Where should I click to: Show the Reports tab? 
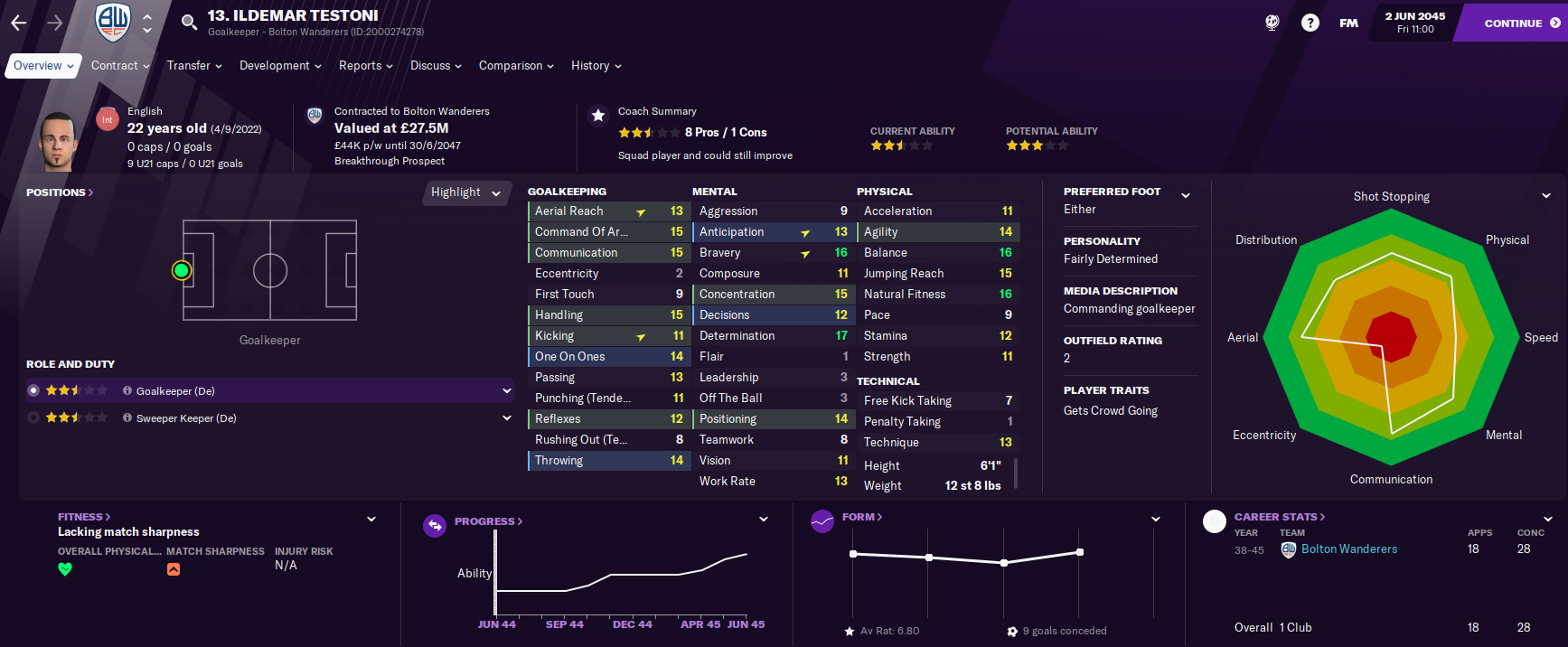[x=365, y=66]
